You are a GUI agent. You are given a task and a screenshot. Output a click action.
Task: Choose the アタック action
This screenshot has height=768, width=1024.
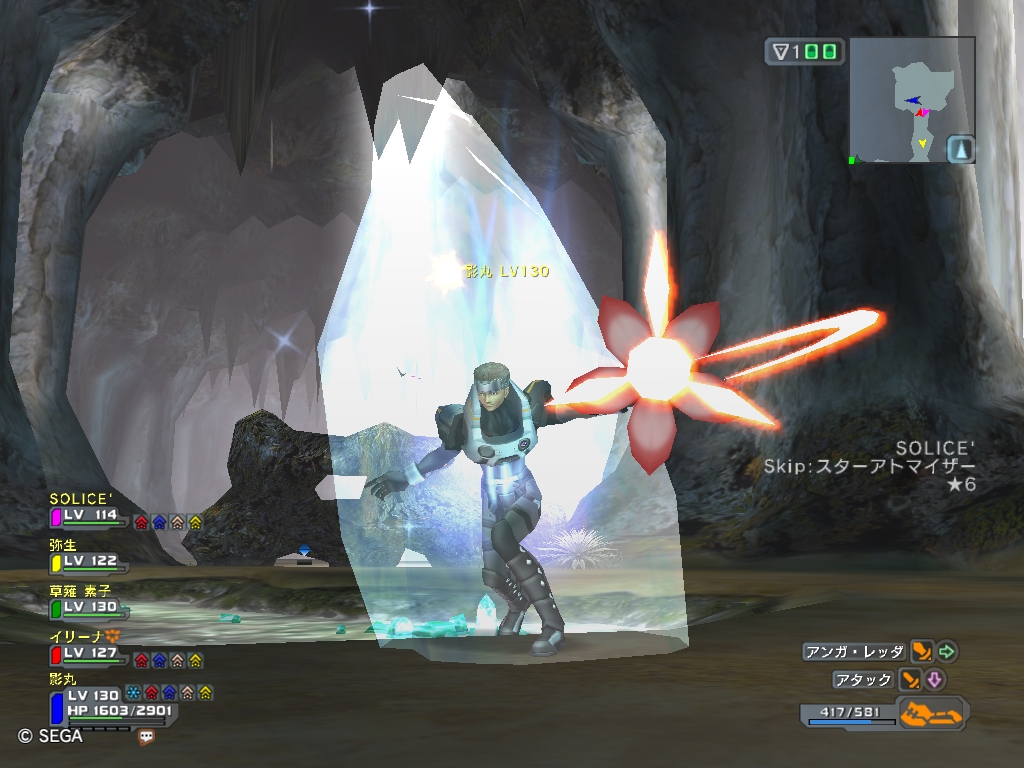click(864, 680)
